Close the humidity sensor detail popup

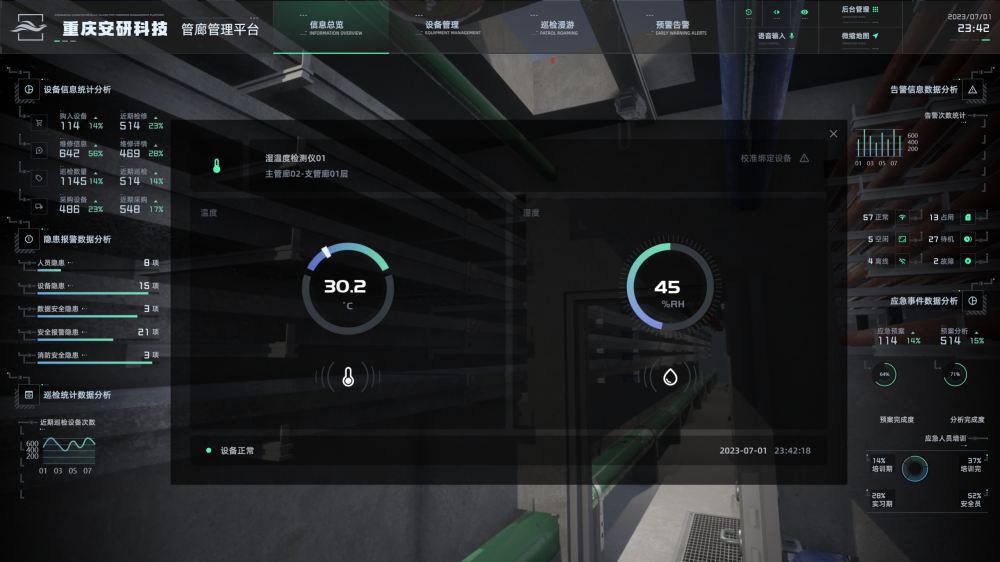tap(834, 134)
